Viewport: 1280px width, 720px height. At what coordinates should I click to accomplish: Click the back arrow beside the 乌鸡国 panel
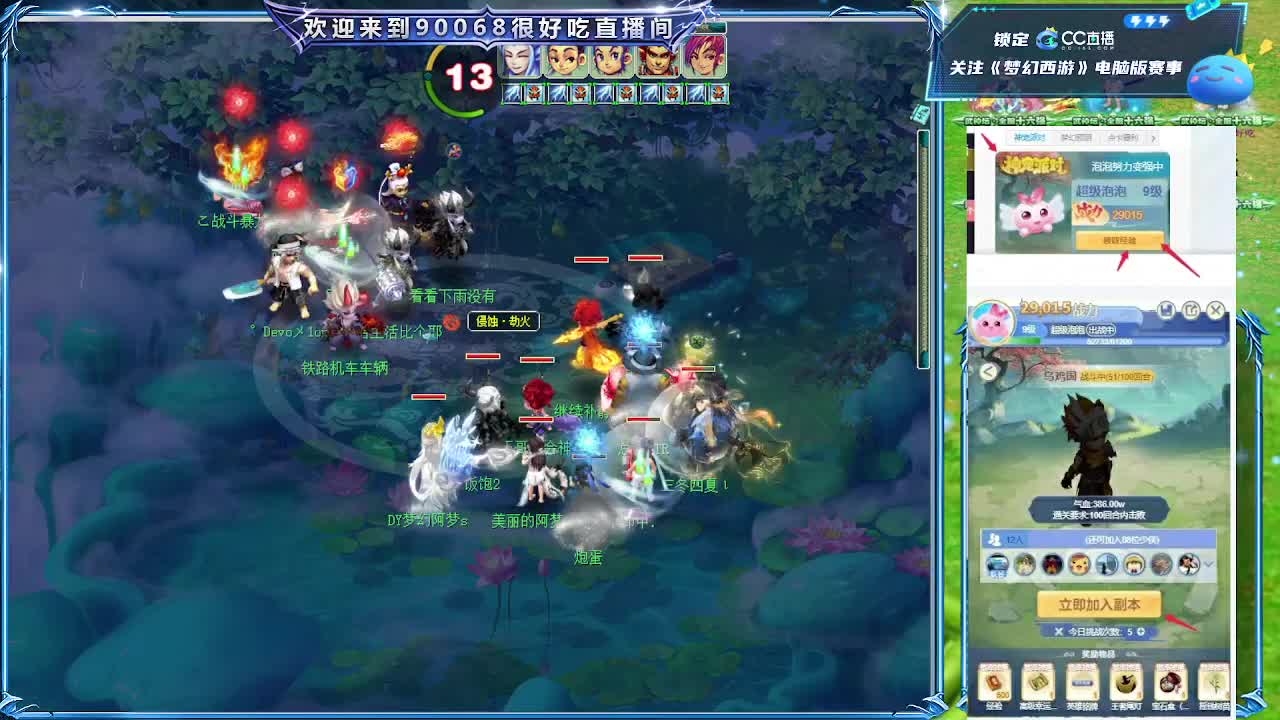pyautogui.click(x=988, y=371)
